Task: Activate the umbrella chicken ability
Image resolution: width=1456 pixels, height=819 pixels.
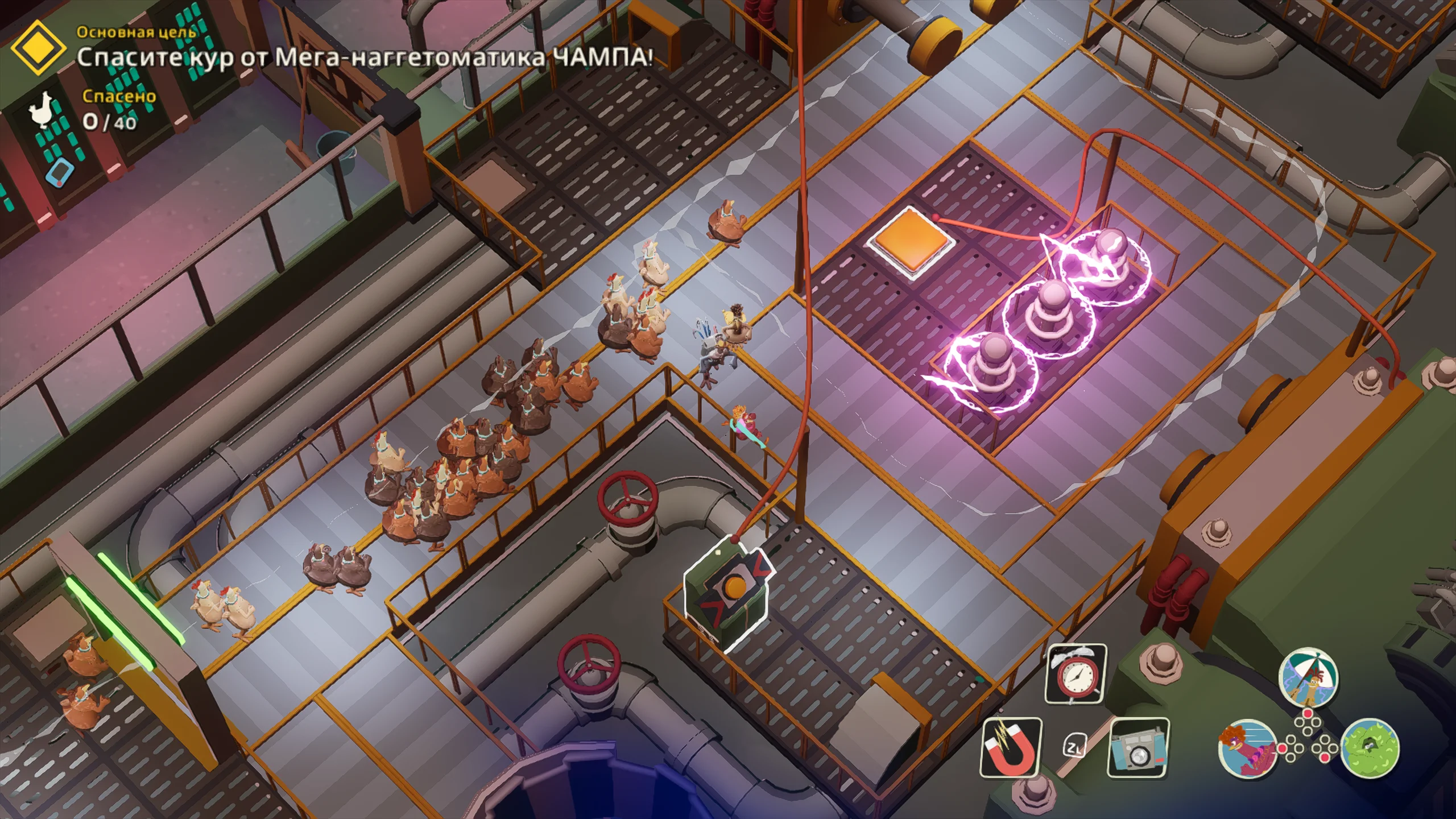Action: point(1308,677)
